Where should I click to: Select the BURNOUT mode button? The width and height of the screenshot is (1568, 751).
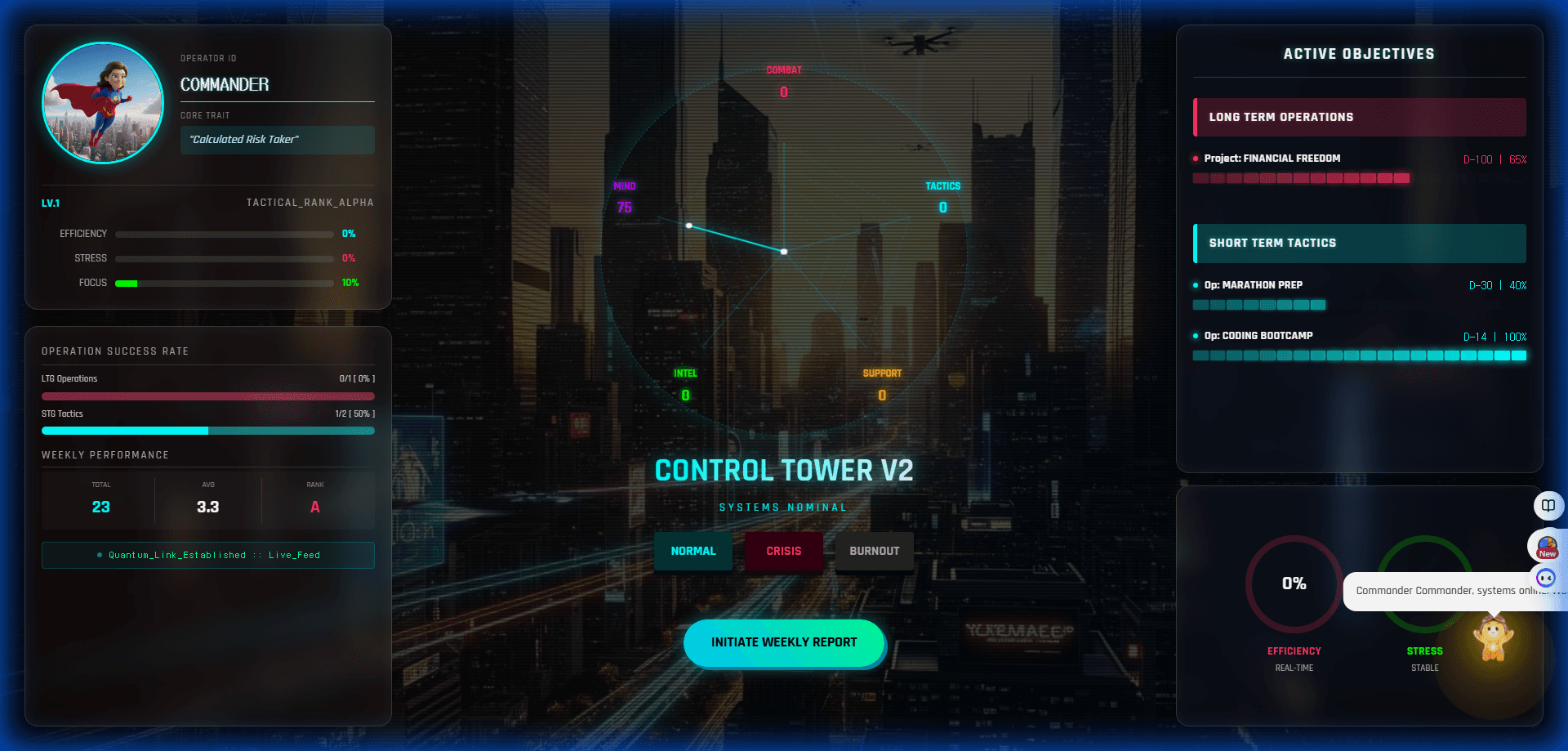[874, 551]
